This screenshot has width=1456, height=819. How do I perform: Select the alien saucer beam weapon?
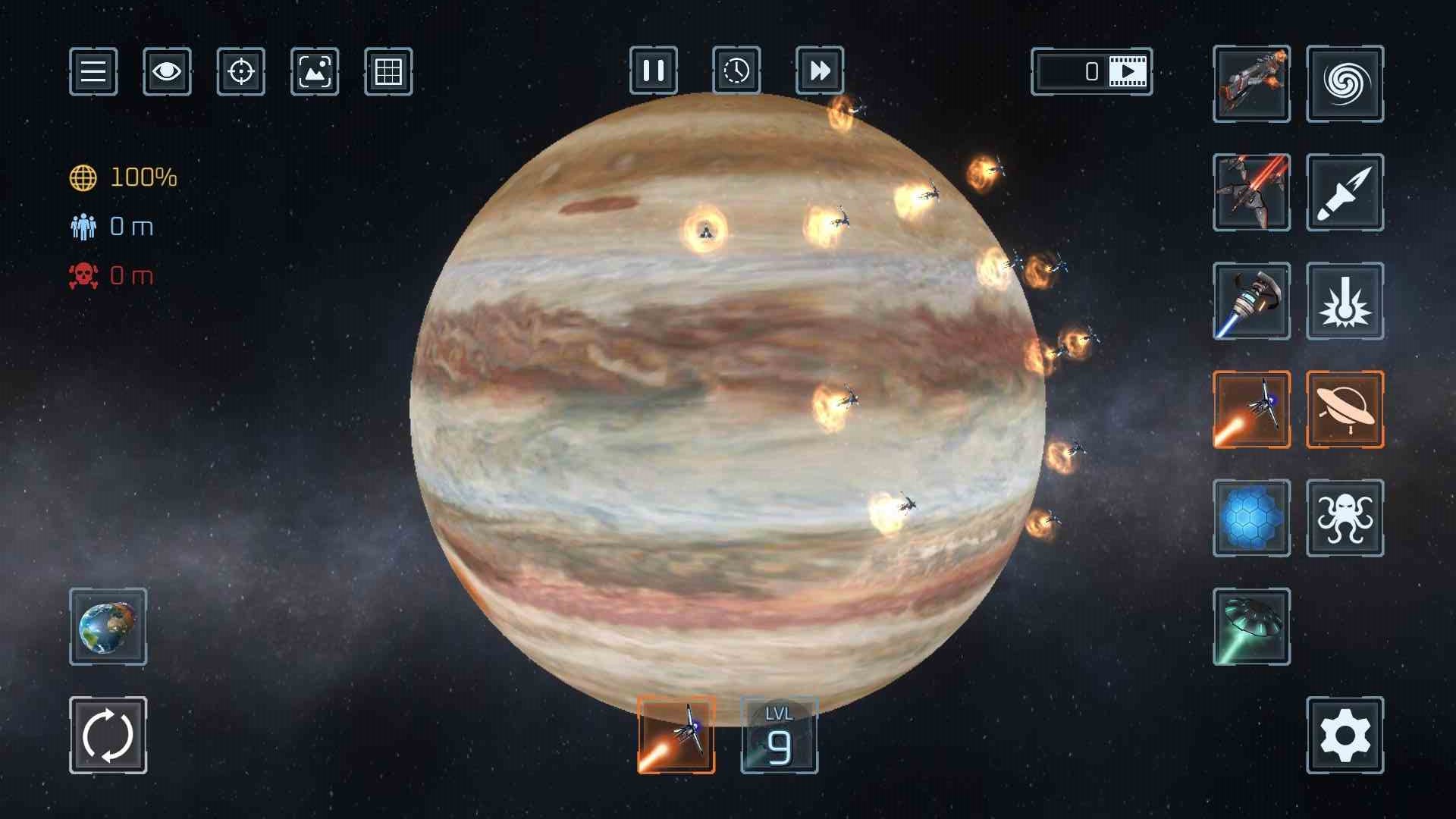pyautogui.click(x=1251, y=627)
